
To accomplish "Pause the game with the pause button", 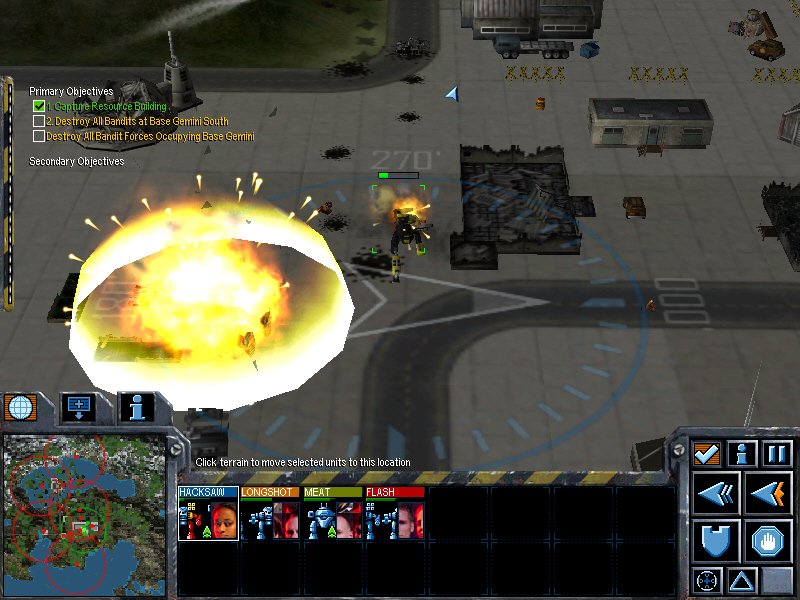I will (x=777, y=454).
